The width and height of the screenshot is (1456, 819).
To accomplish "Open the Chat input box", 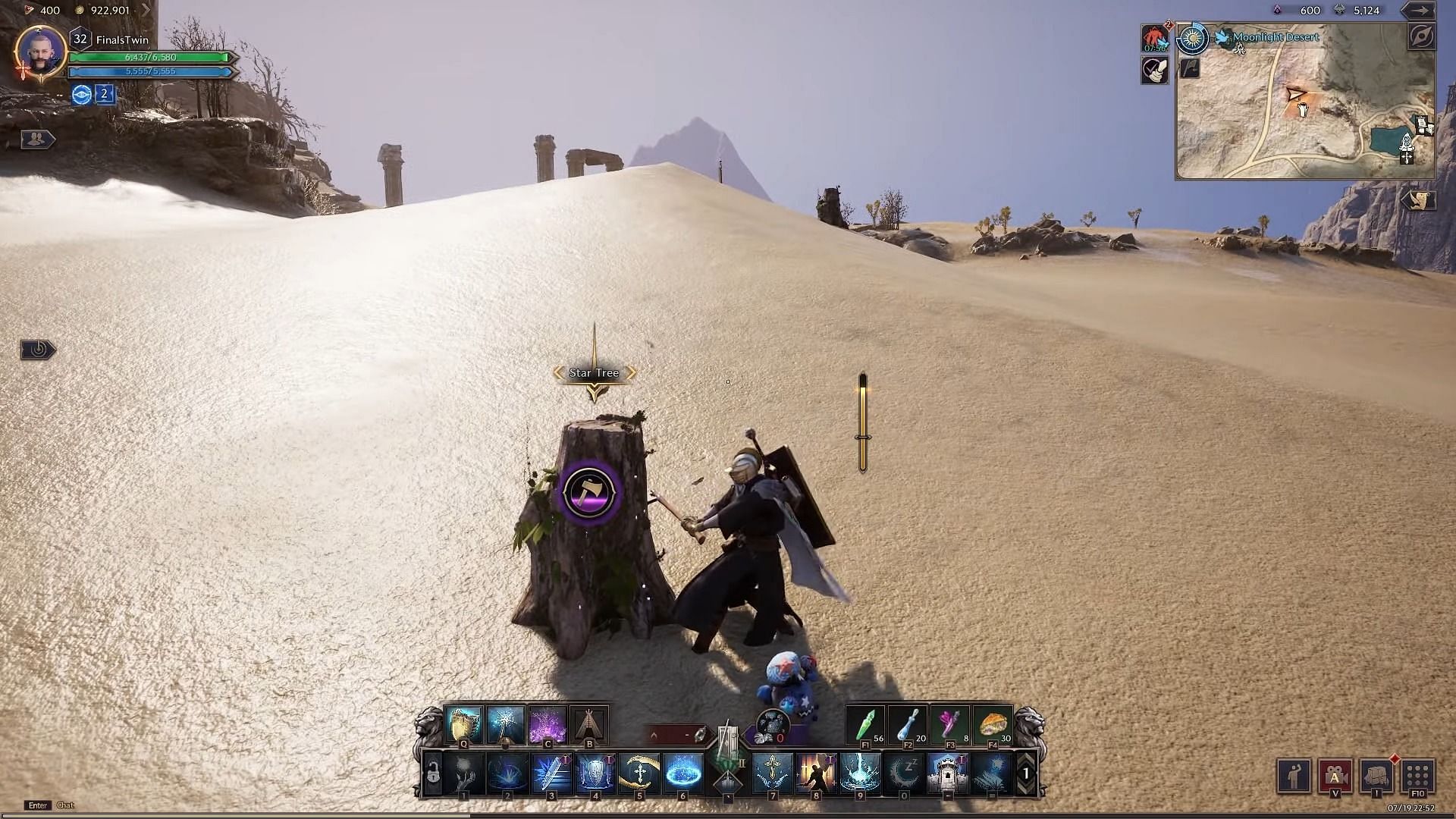I will click(66, 805).
